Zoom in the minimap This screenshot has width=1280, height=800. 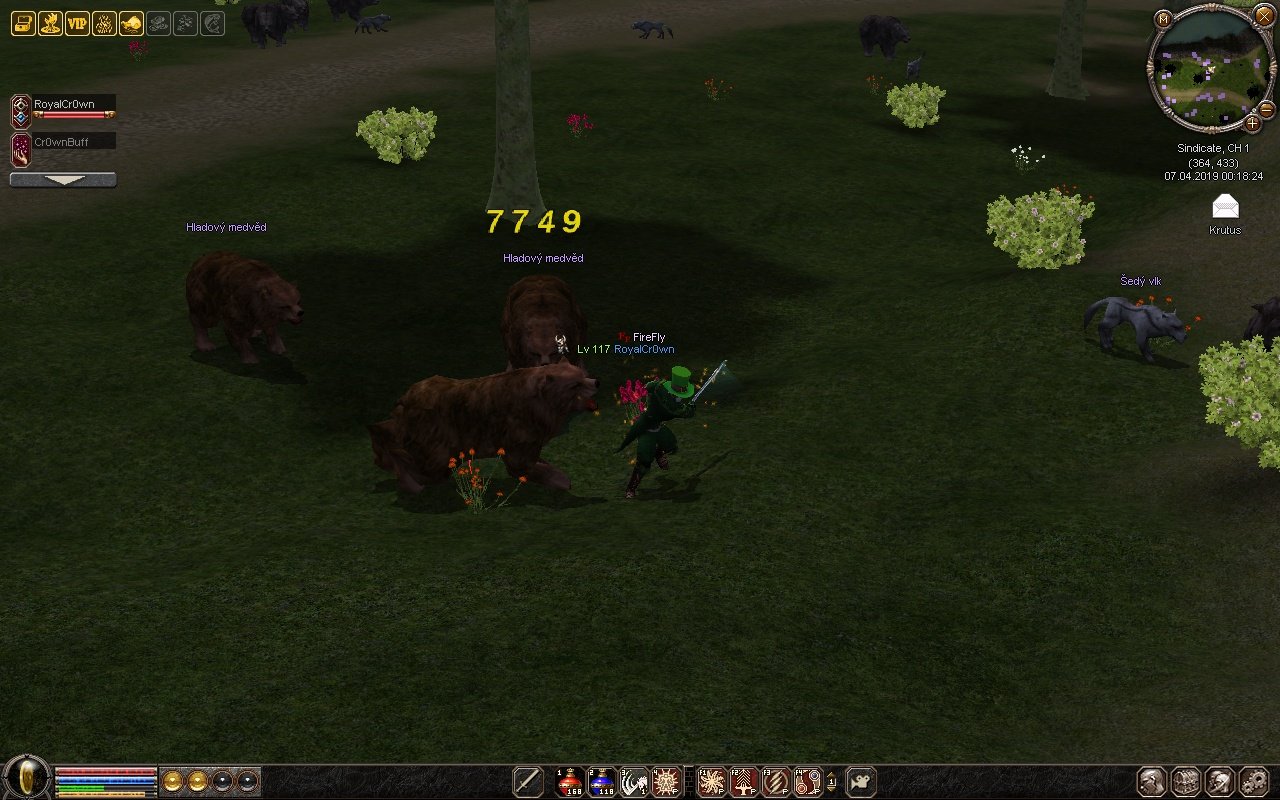coord(1252,124)
